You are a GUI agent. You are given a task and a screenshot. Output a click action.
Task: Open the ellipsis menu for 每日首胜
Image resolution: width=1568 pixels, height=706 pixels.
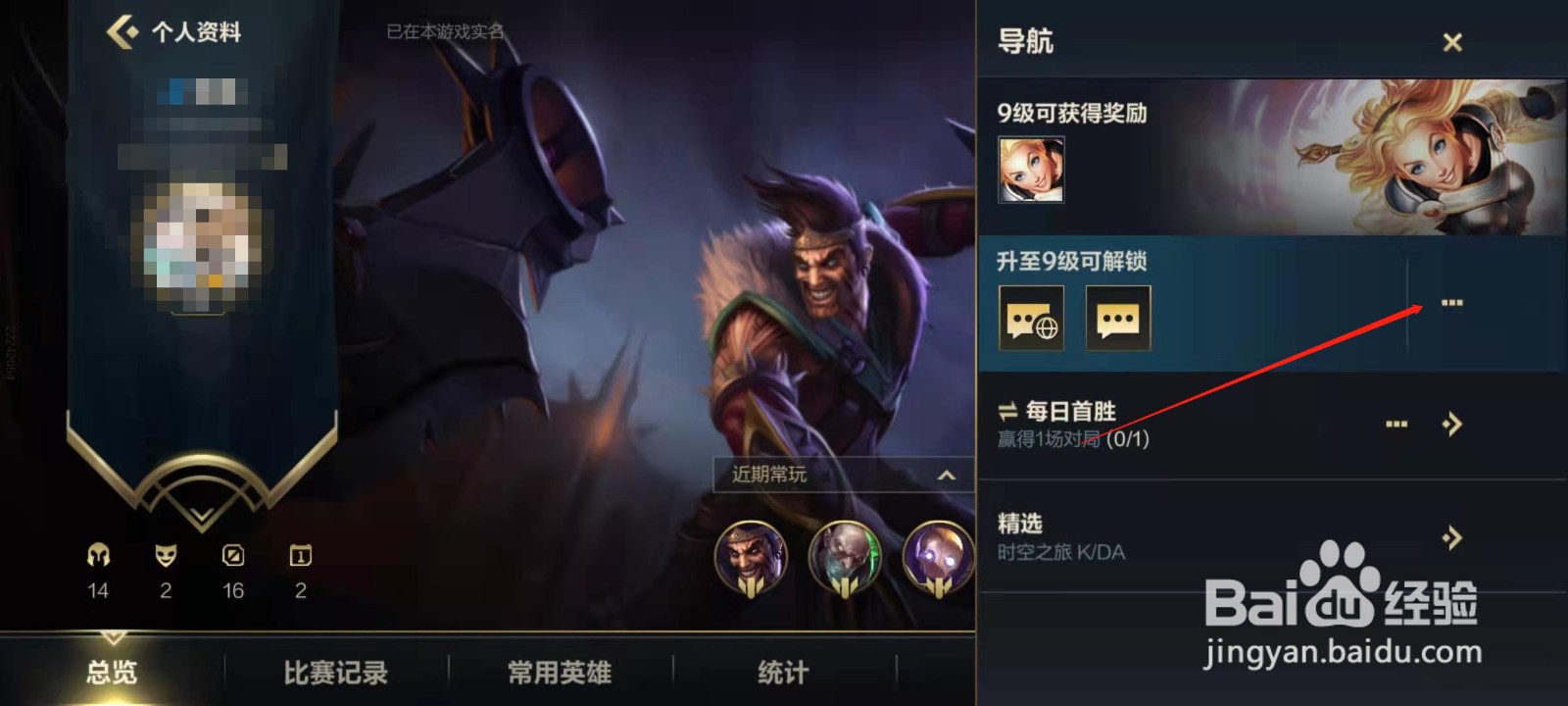[1396, 424]
